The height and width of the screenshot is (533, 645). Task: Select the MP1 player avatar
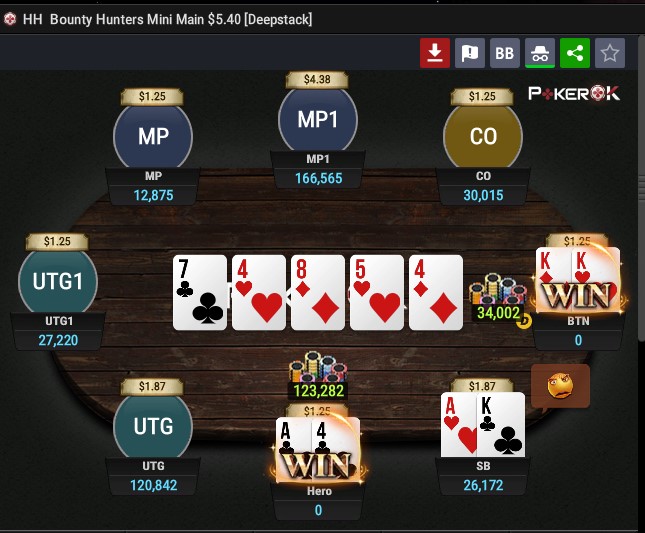click(318, 120)
